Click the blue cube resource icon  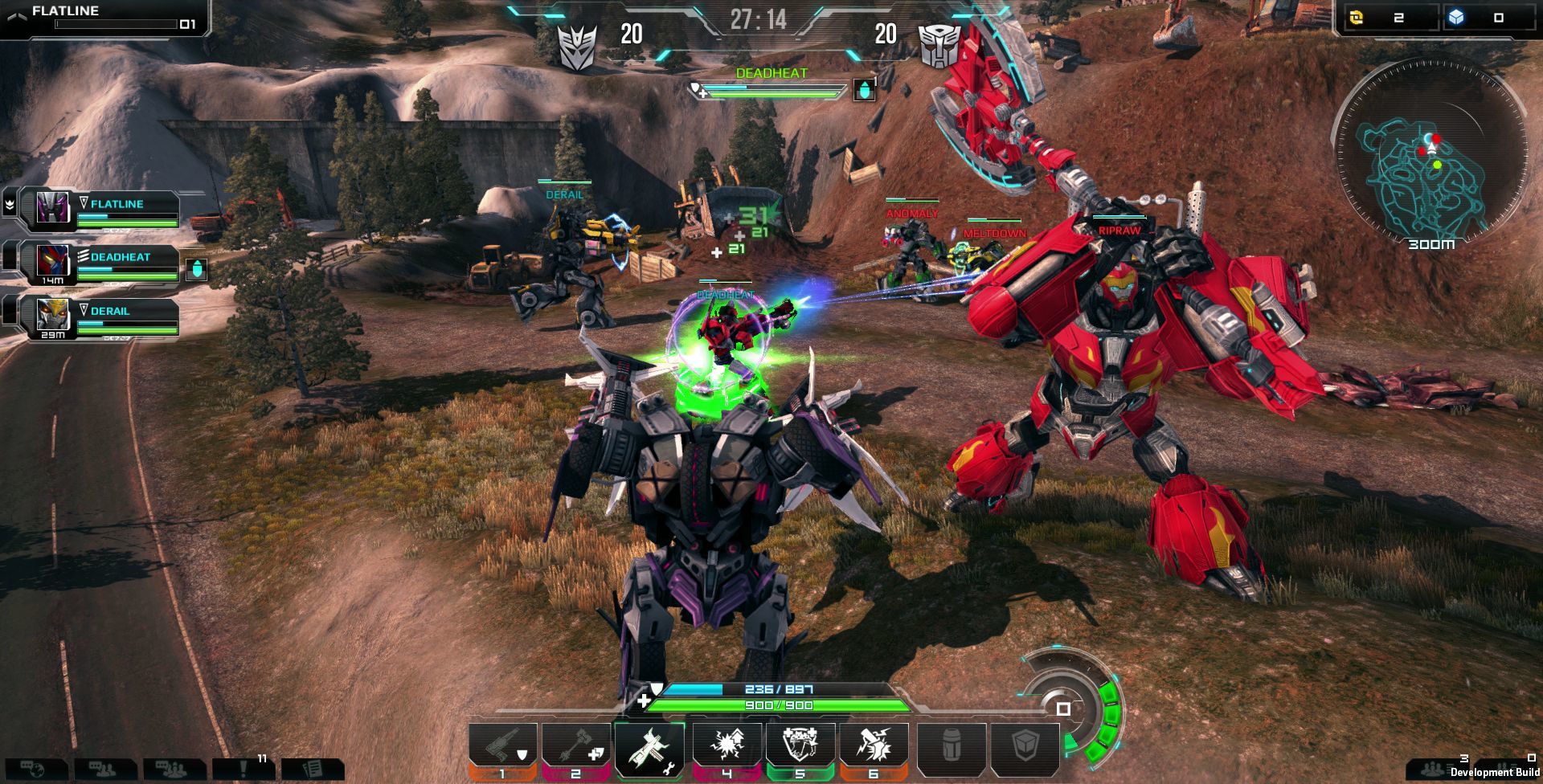1457,17
